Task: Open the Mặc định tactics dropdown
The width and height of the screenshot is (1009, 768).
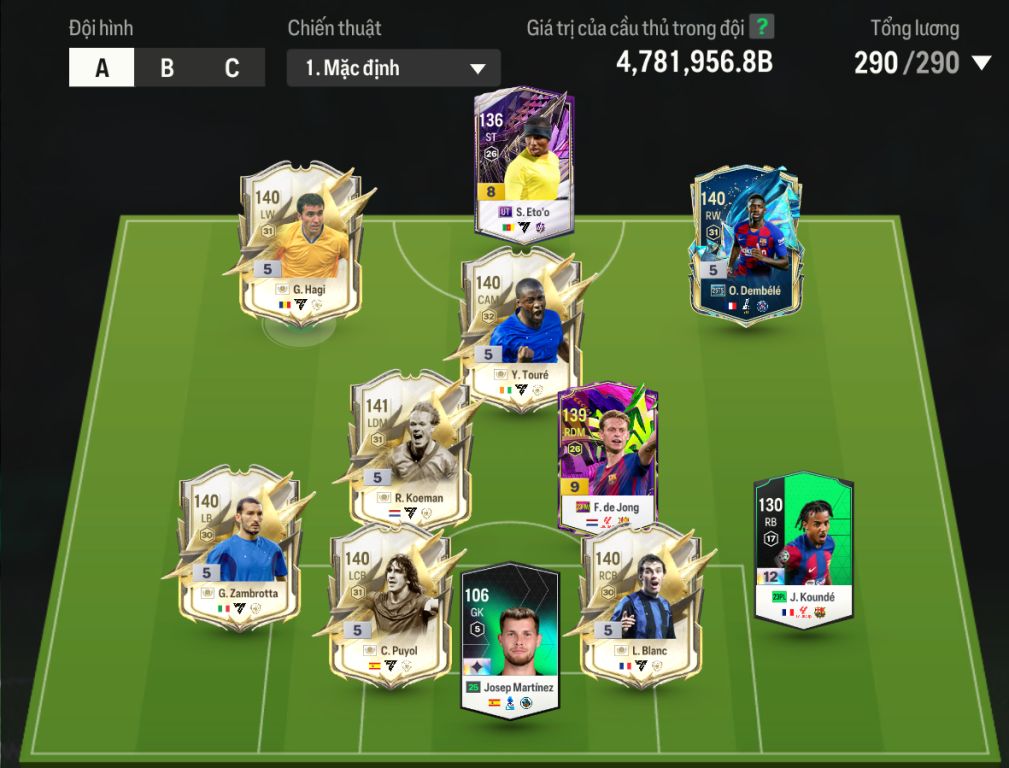Action: (x=394, y=68)
